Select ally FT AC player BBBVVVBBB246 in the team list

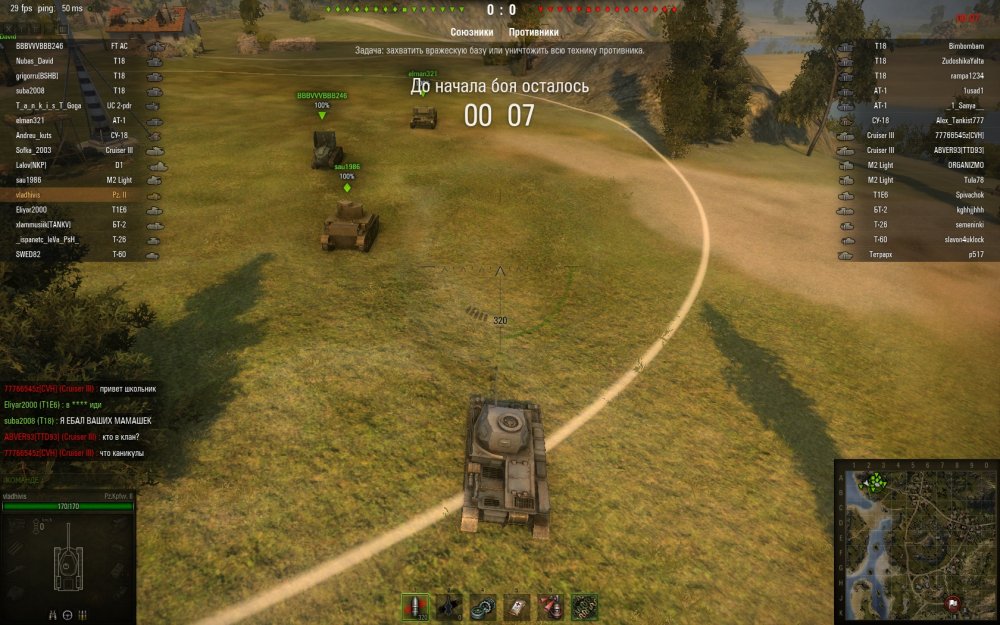point(80,46)
